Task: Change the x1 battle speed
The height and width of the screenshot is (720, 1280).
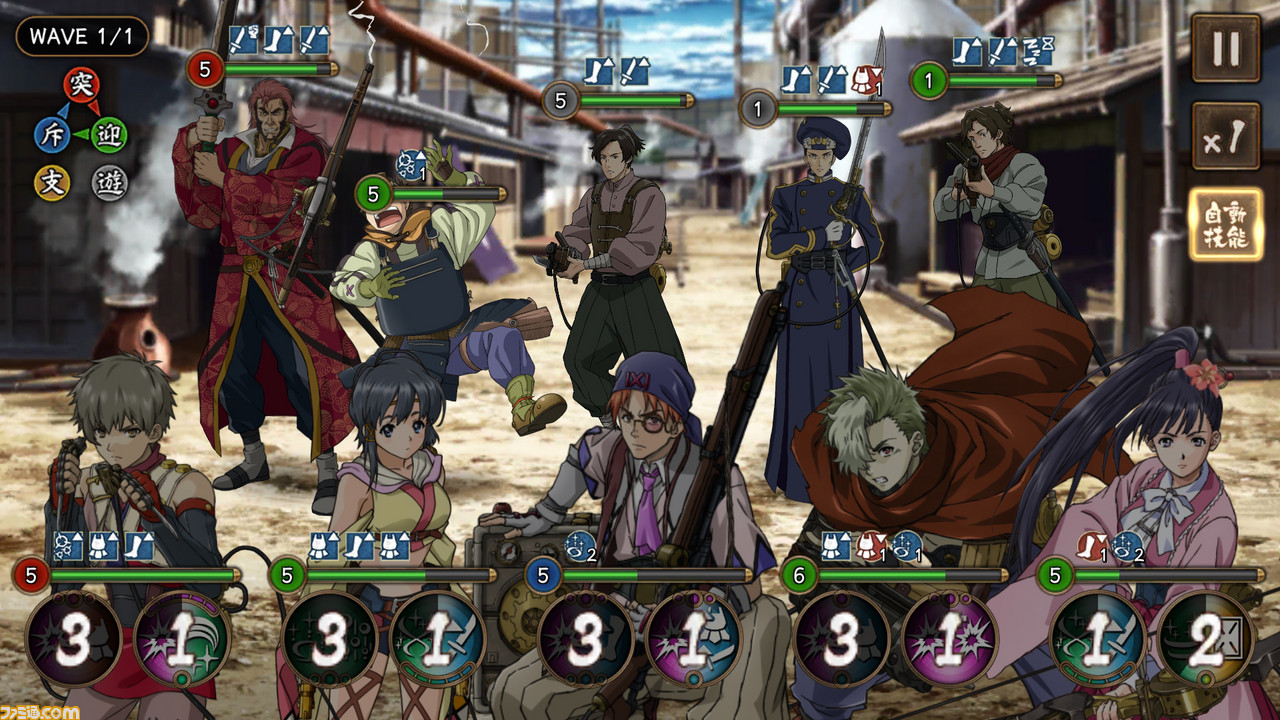Action: click(1225, 136)
